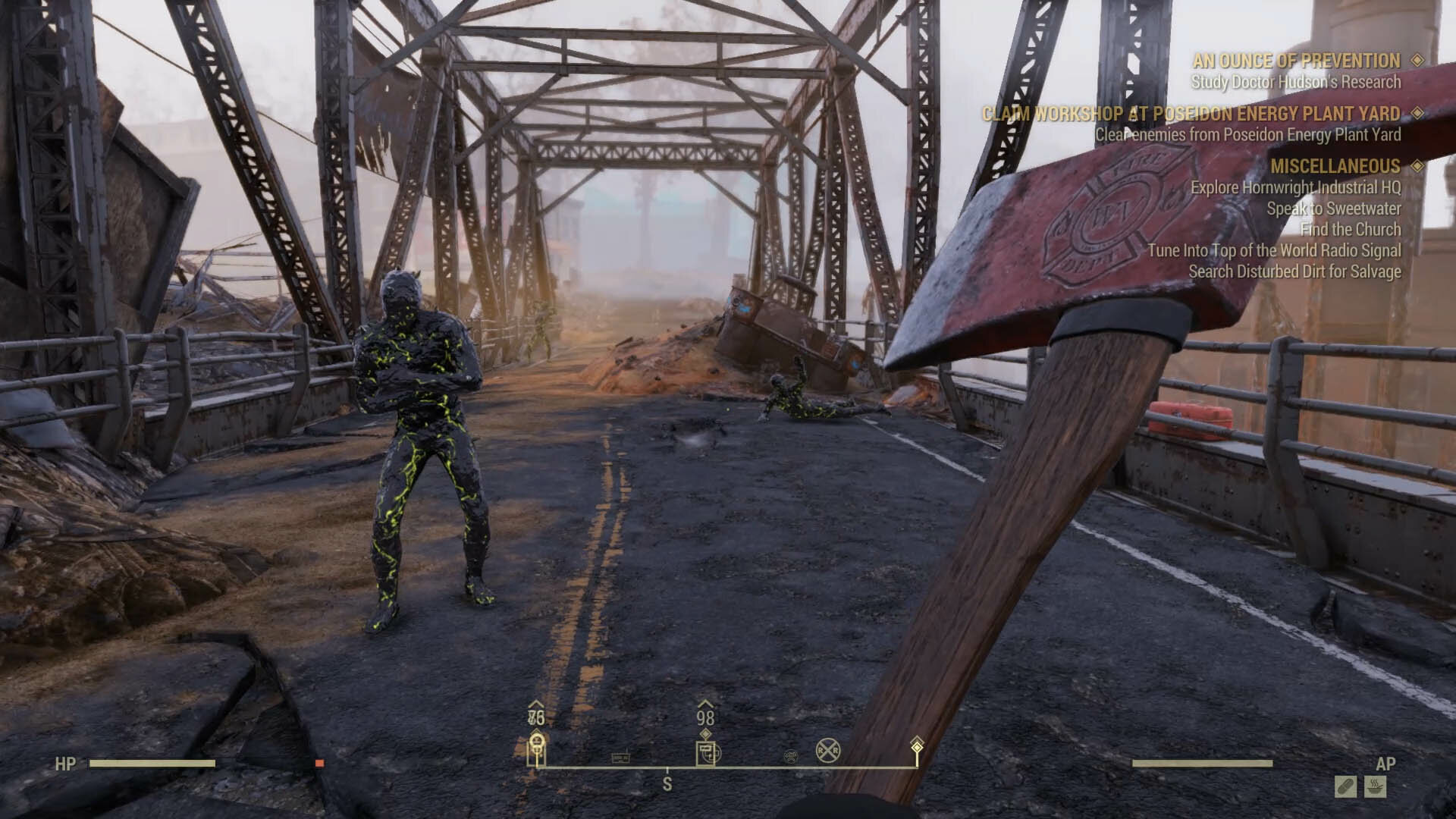Click the steaming food bowl status icon
The height and width of the screenshot is (819, 1456).
[1376, 786]
